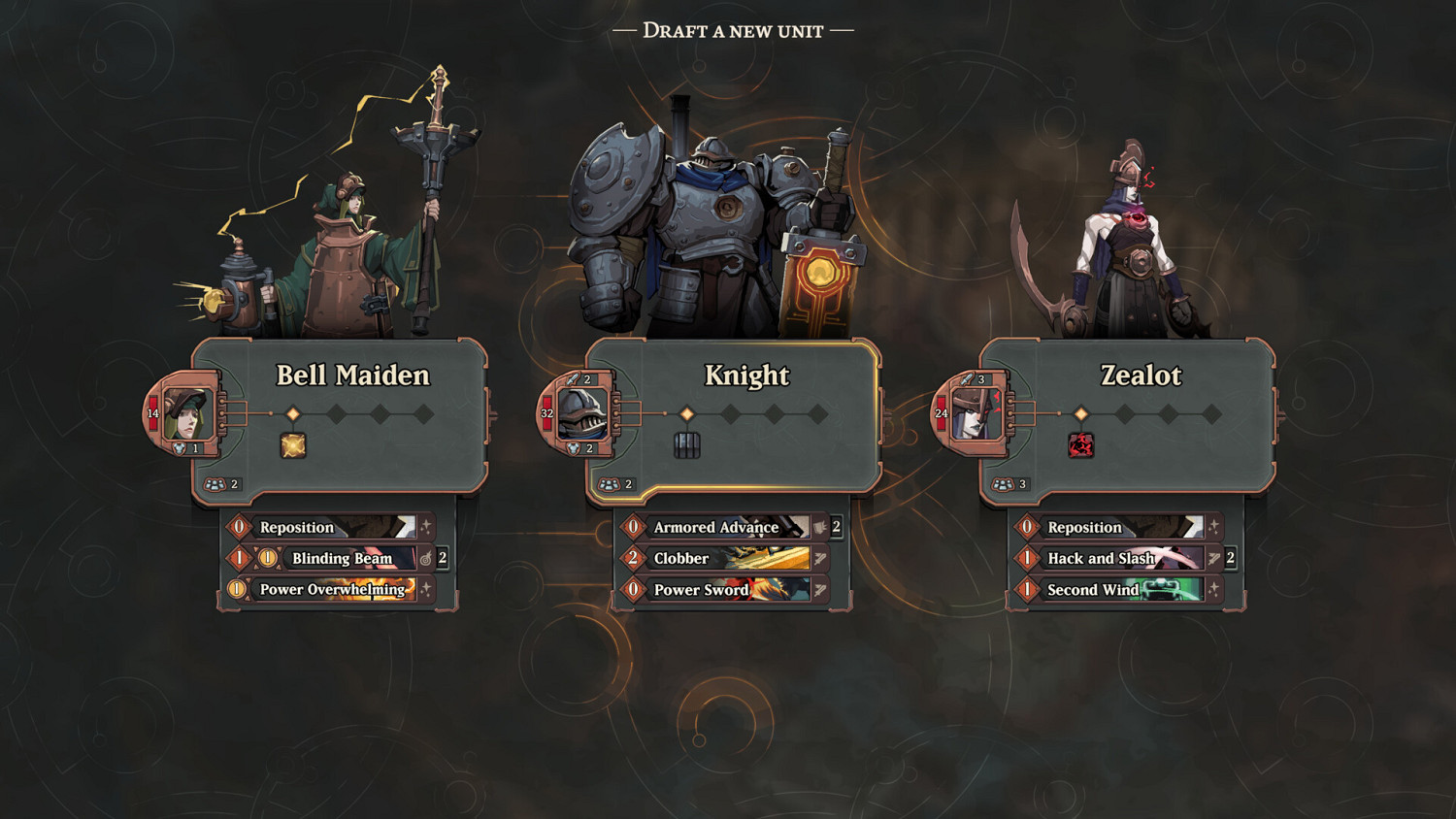This screenshot has height=819, width=1456.
Task: Show the Power Overwhelming card
Action: point(330,589)
